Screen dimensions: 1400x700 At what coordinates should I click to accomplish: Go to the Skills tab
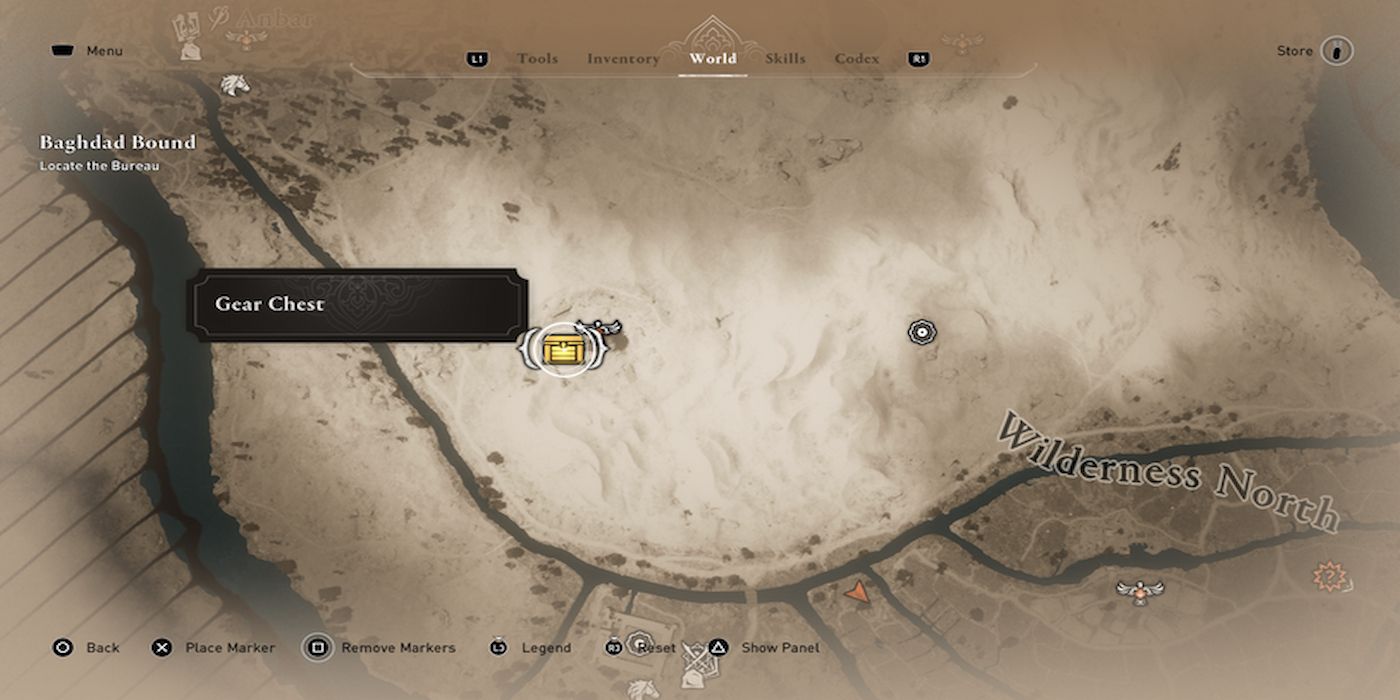tap(785, 59)
